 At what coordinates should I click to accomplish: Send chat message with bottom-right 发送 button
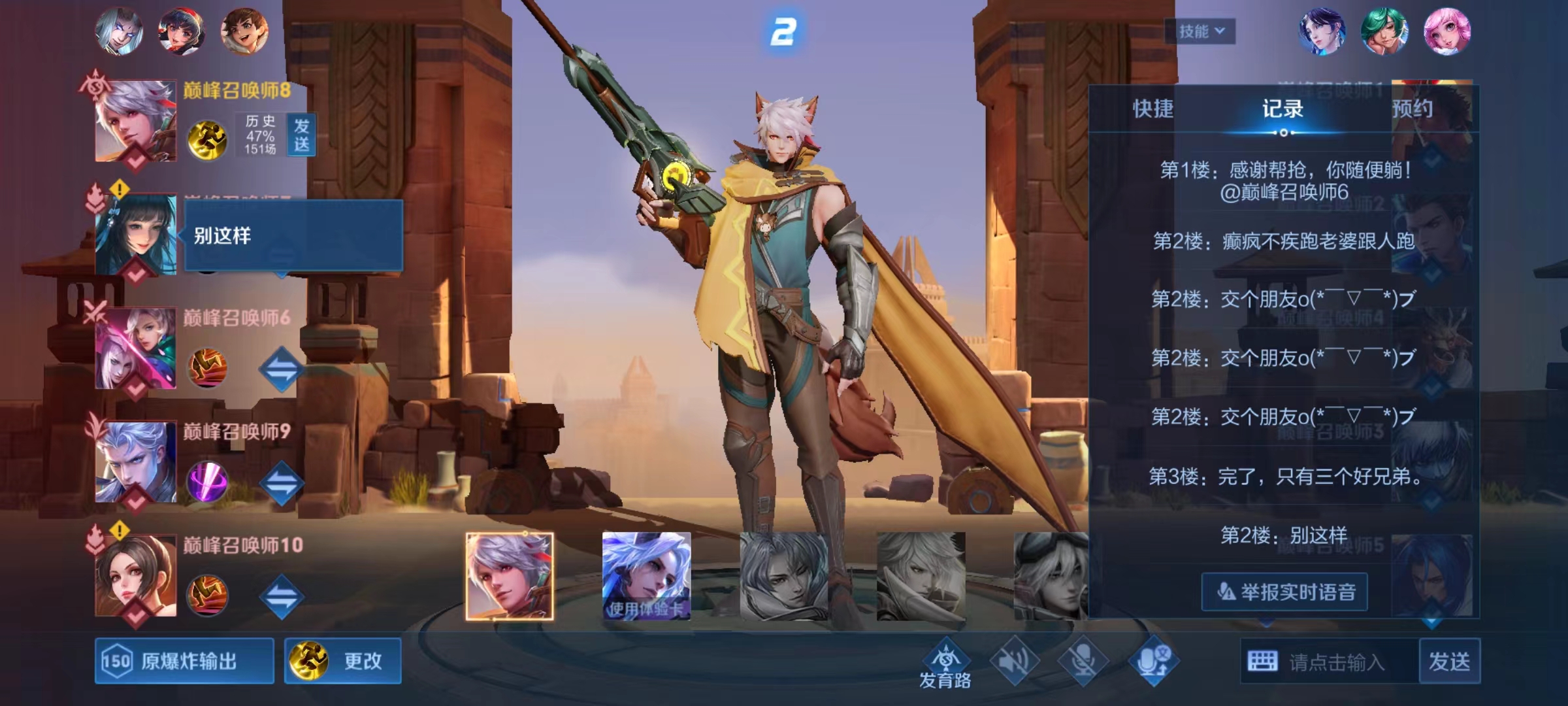point(1449,662)
